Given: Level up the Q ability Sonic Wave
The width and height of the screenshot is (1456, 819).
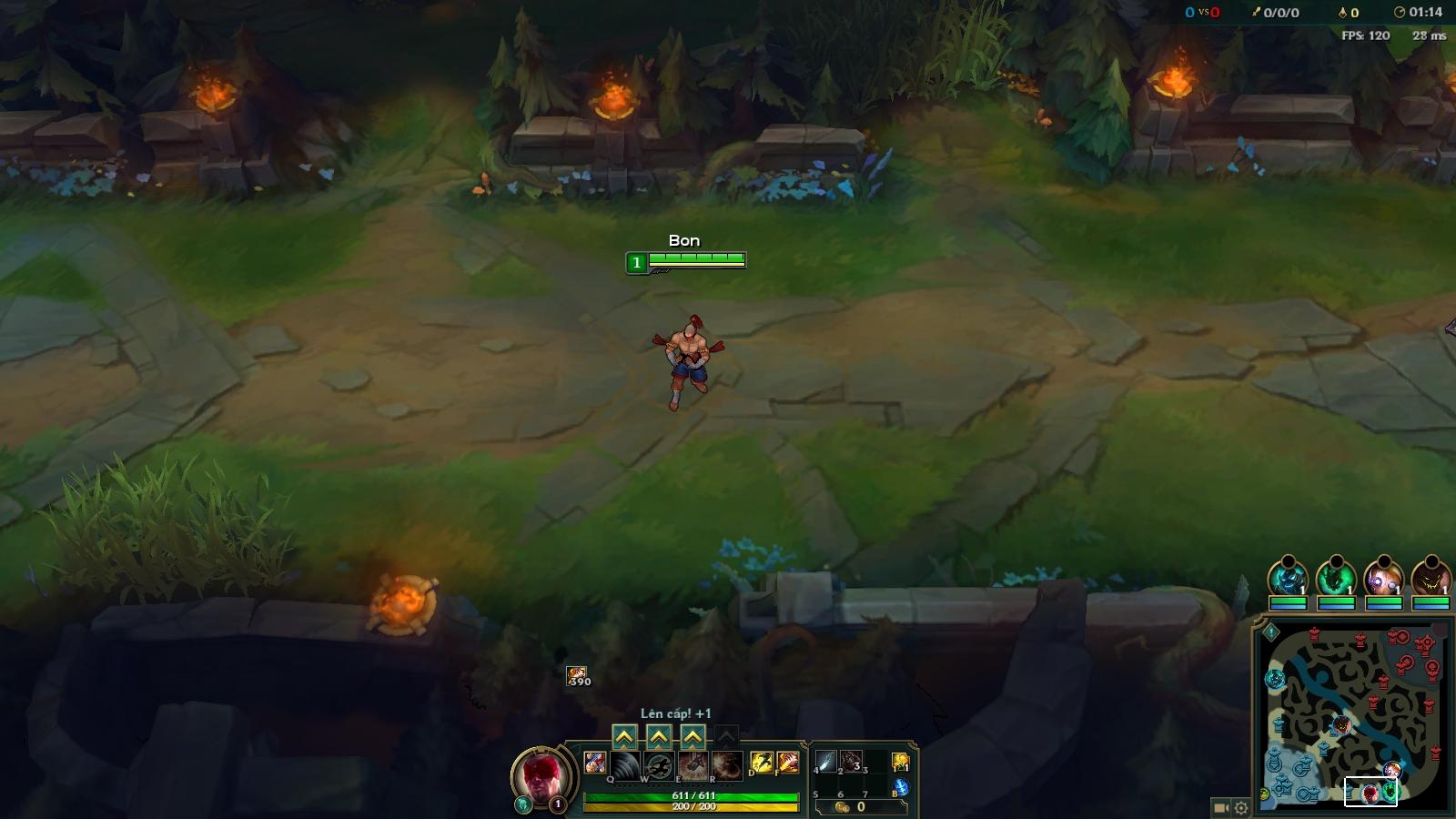Looking at the screenshot, I should coord(624,735).
